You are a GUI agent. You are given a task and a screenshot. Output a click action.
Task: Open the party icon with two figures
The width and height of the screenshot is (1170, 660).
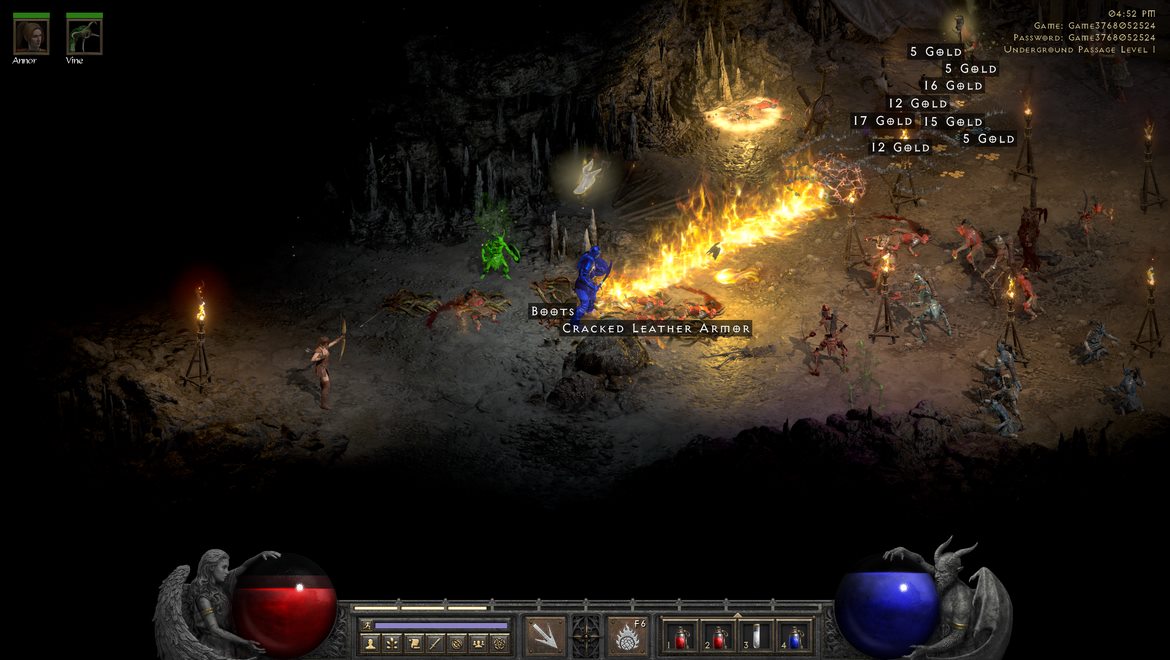[478, 643]
